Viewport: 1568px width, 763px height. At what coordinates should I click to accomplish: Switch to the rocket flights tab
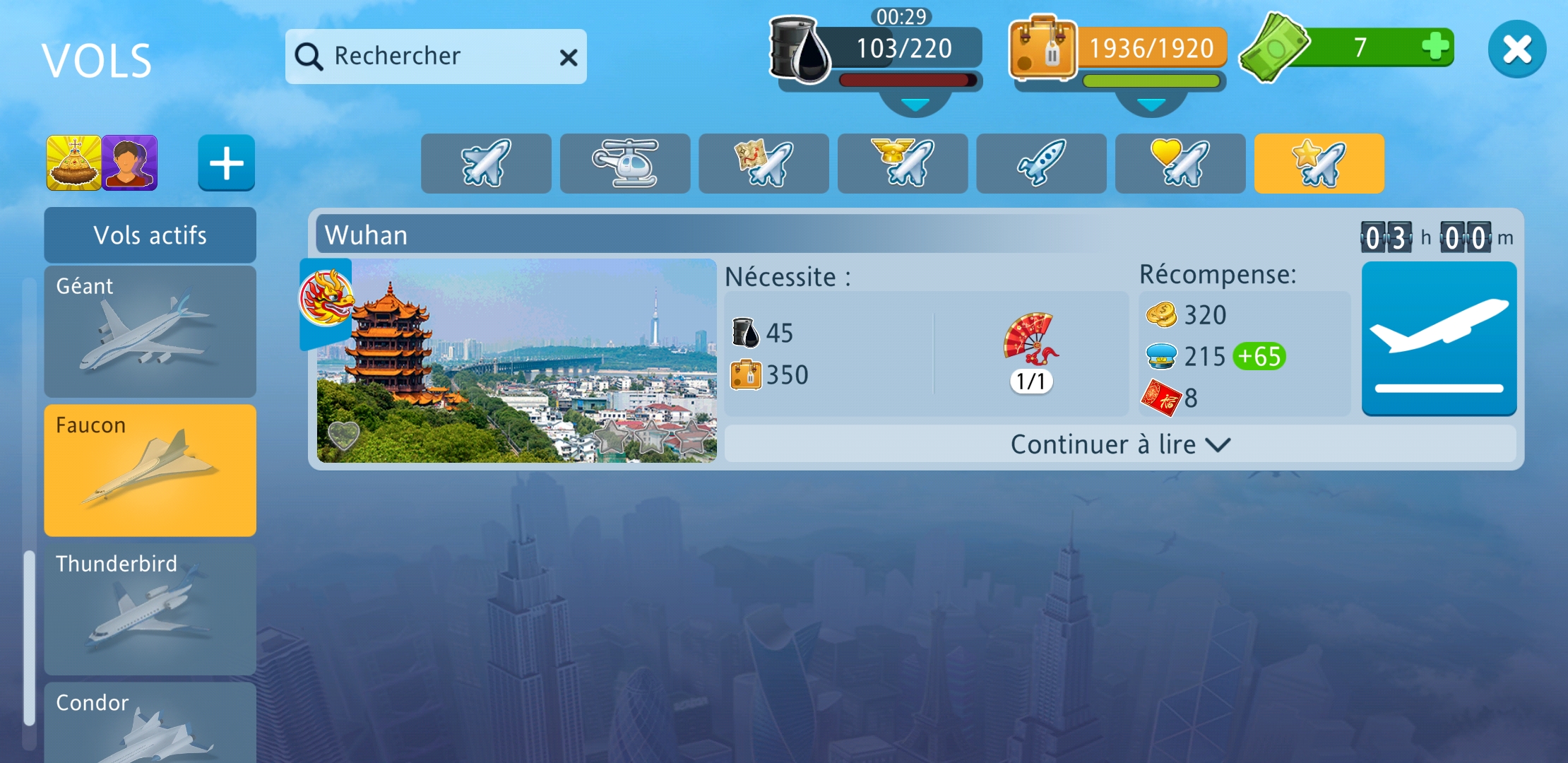1041,163
